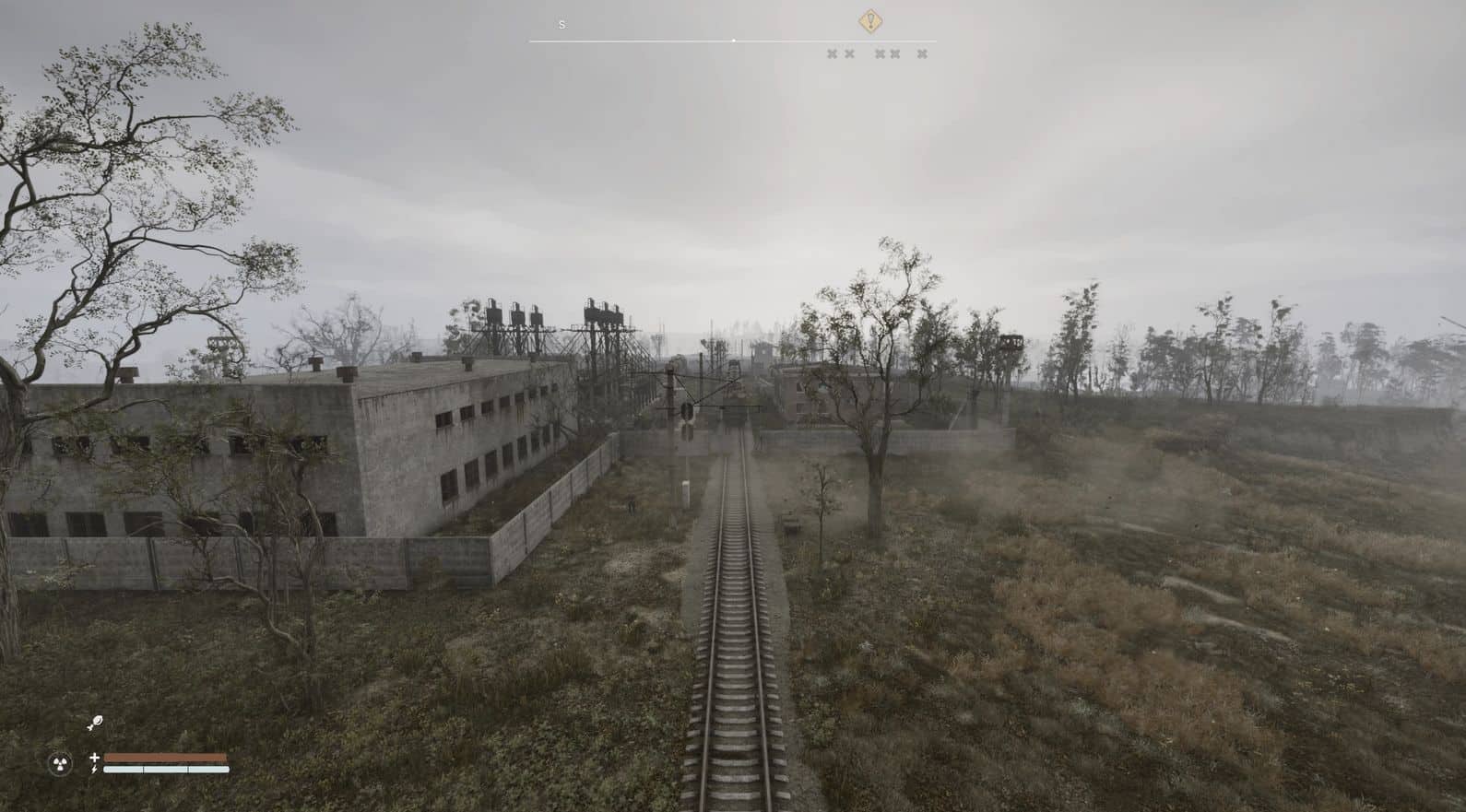Image resolution: width=1466 pixels, height=812 pixels.
Task: Click the radiation status icon
Action: [x=60, y=763]
